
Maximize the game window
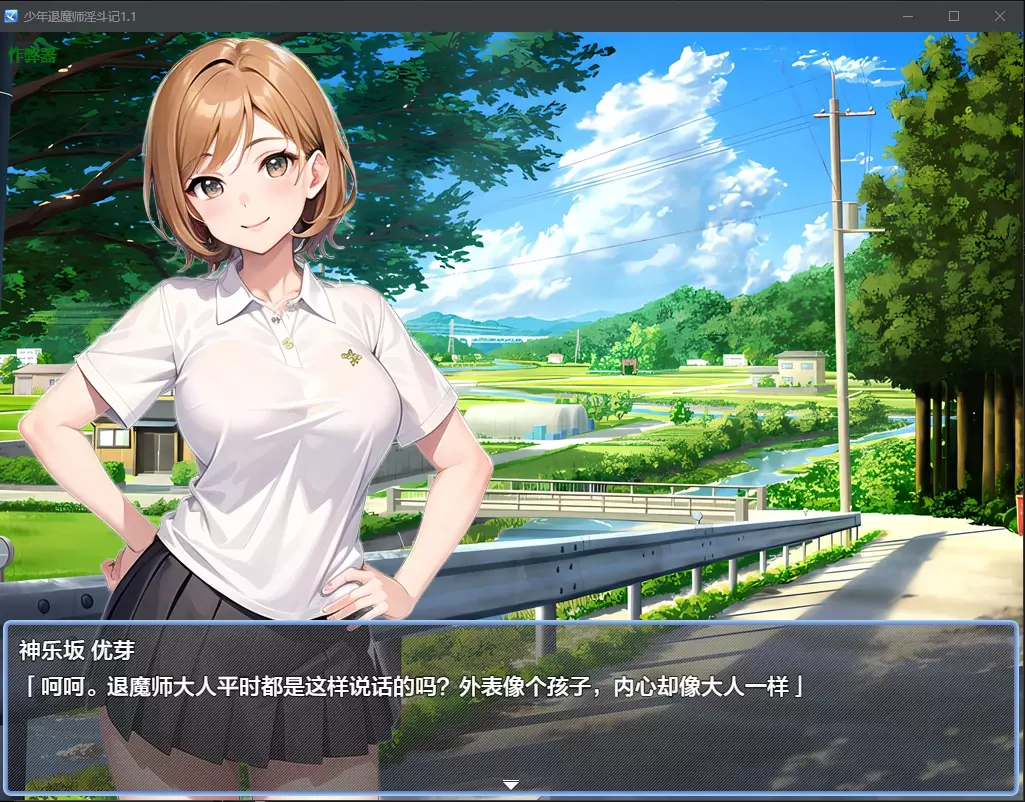tap(953, 16)
